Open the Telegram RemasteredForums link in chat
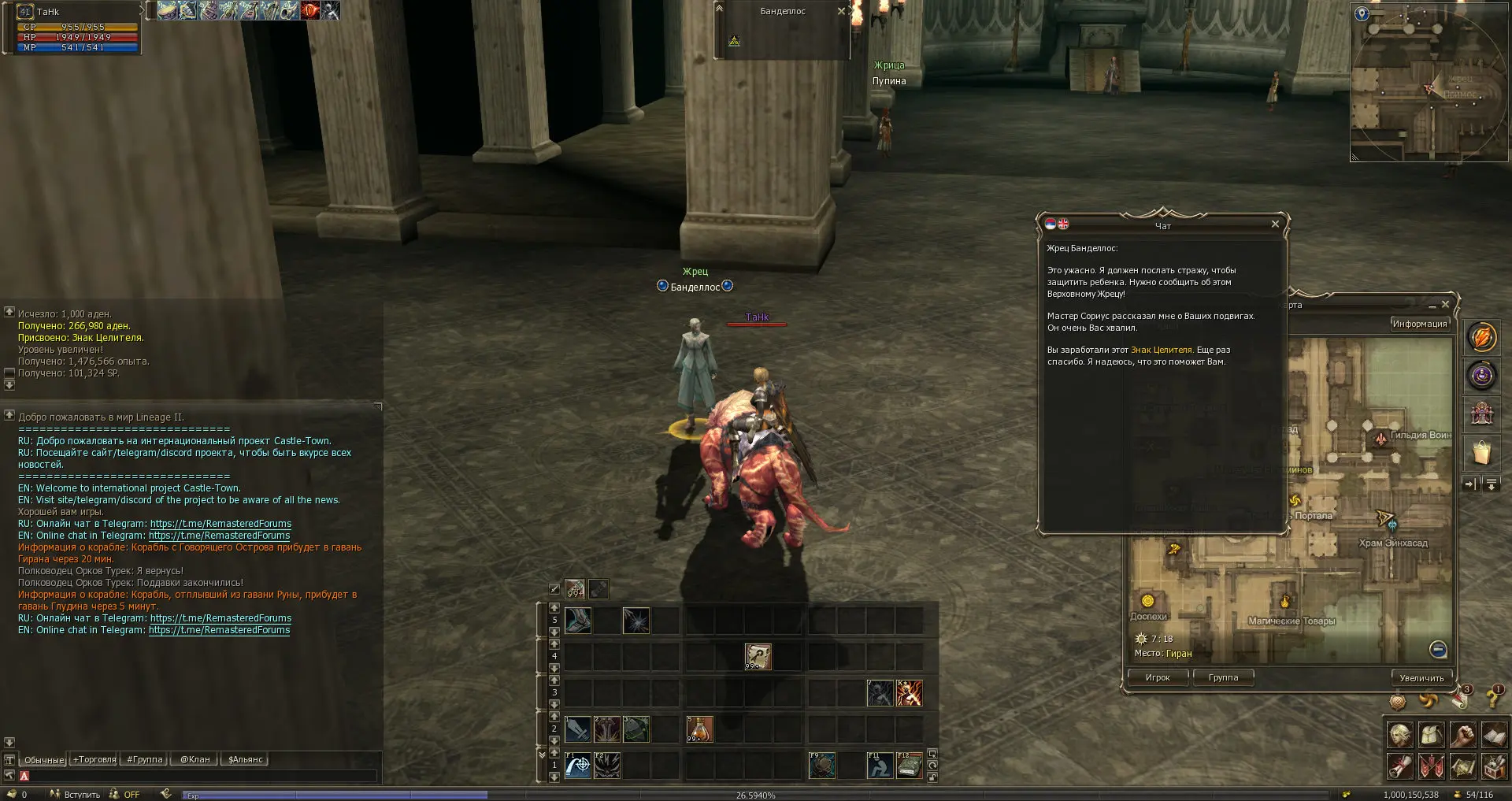Viewport: 1512px width, 801px height. (220, 524)
